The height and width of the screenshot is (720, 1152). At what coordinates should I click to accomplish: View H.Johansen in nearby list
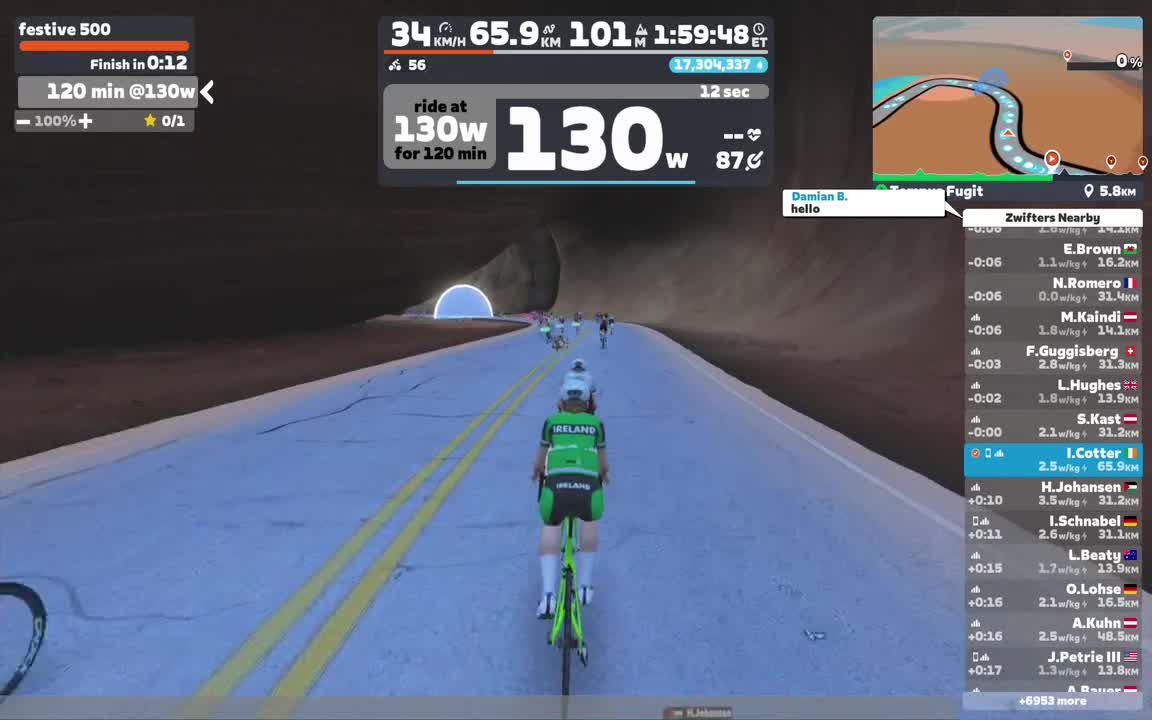(x=1052, y=494)
